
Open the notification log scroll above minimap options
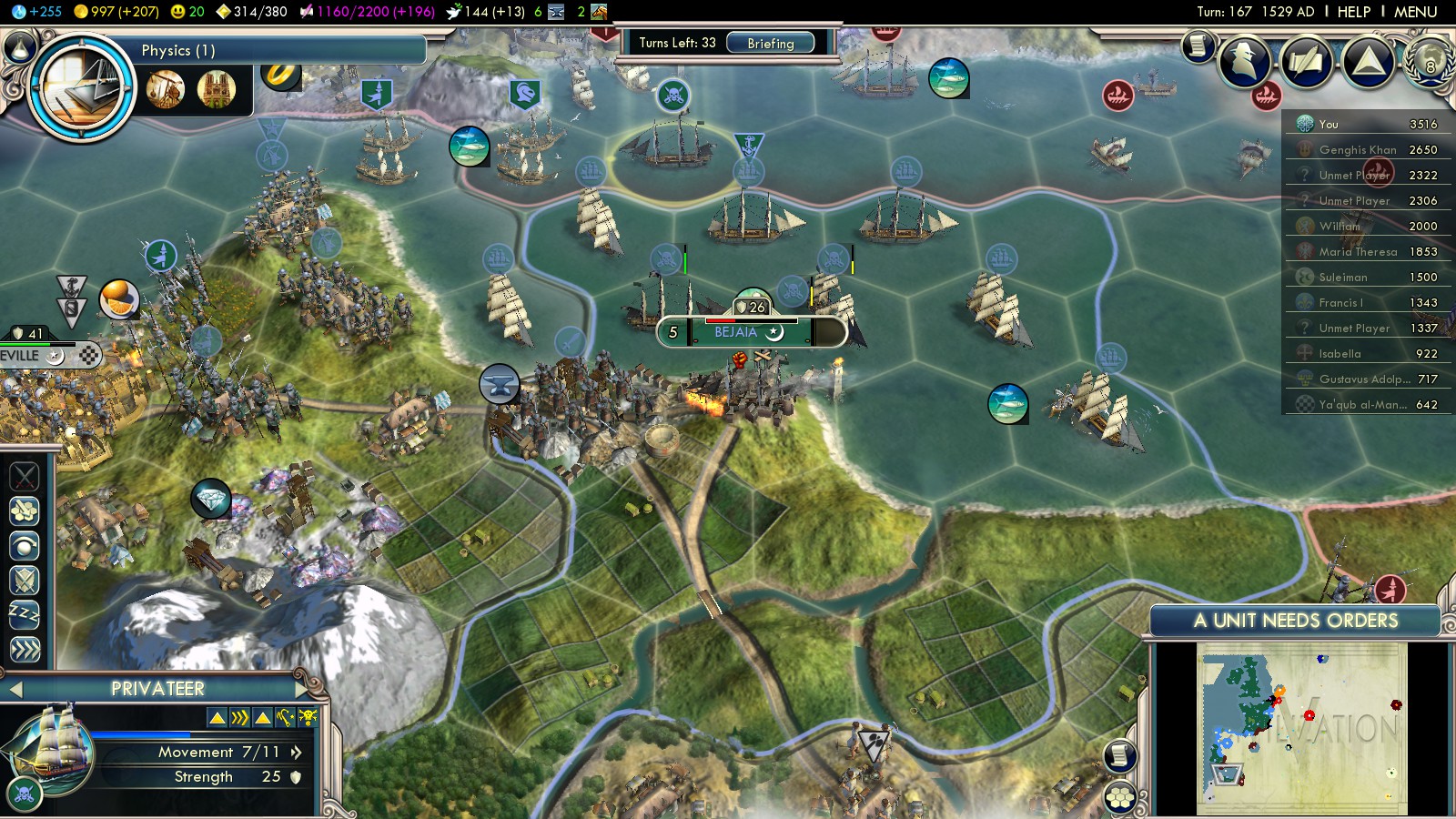pyautogui.click(x=1120, y=755)
